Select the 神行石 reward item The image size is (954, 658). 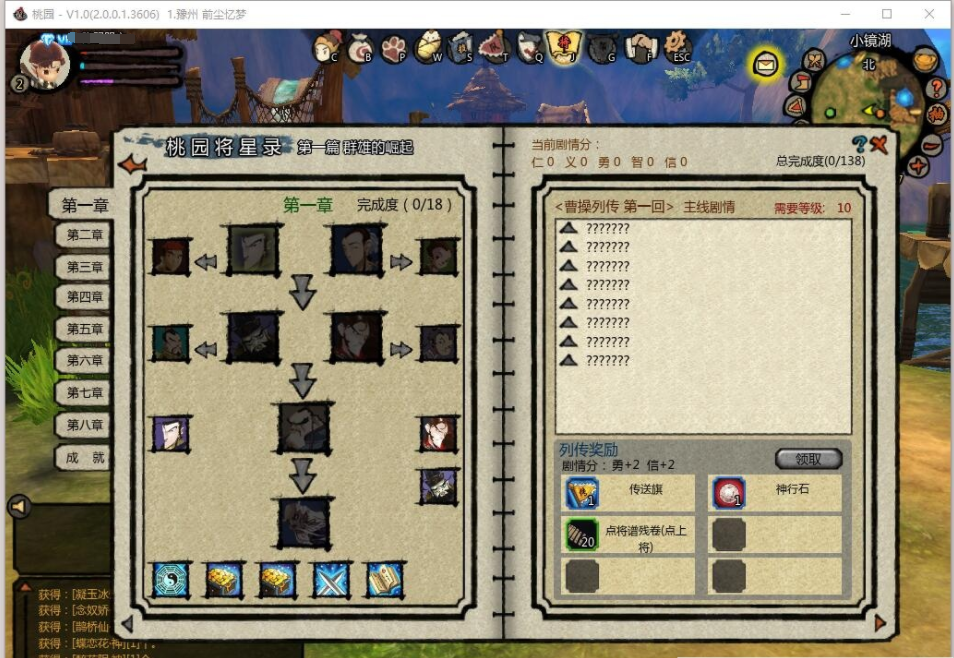coord(729,493)
